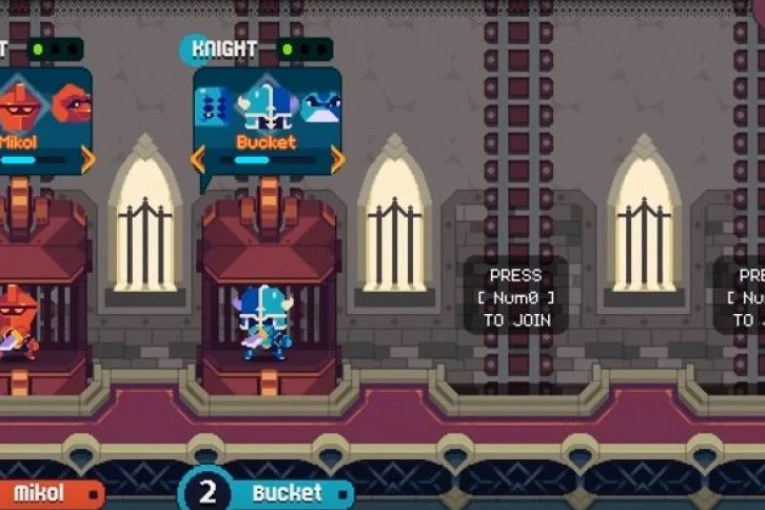
Task: Select the blue horned knight Bucket portrait
Action: click(x=267, y=103)
